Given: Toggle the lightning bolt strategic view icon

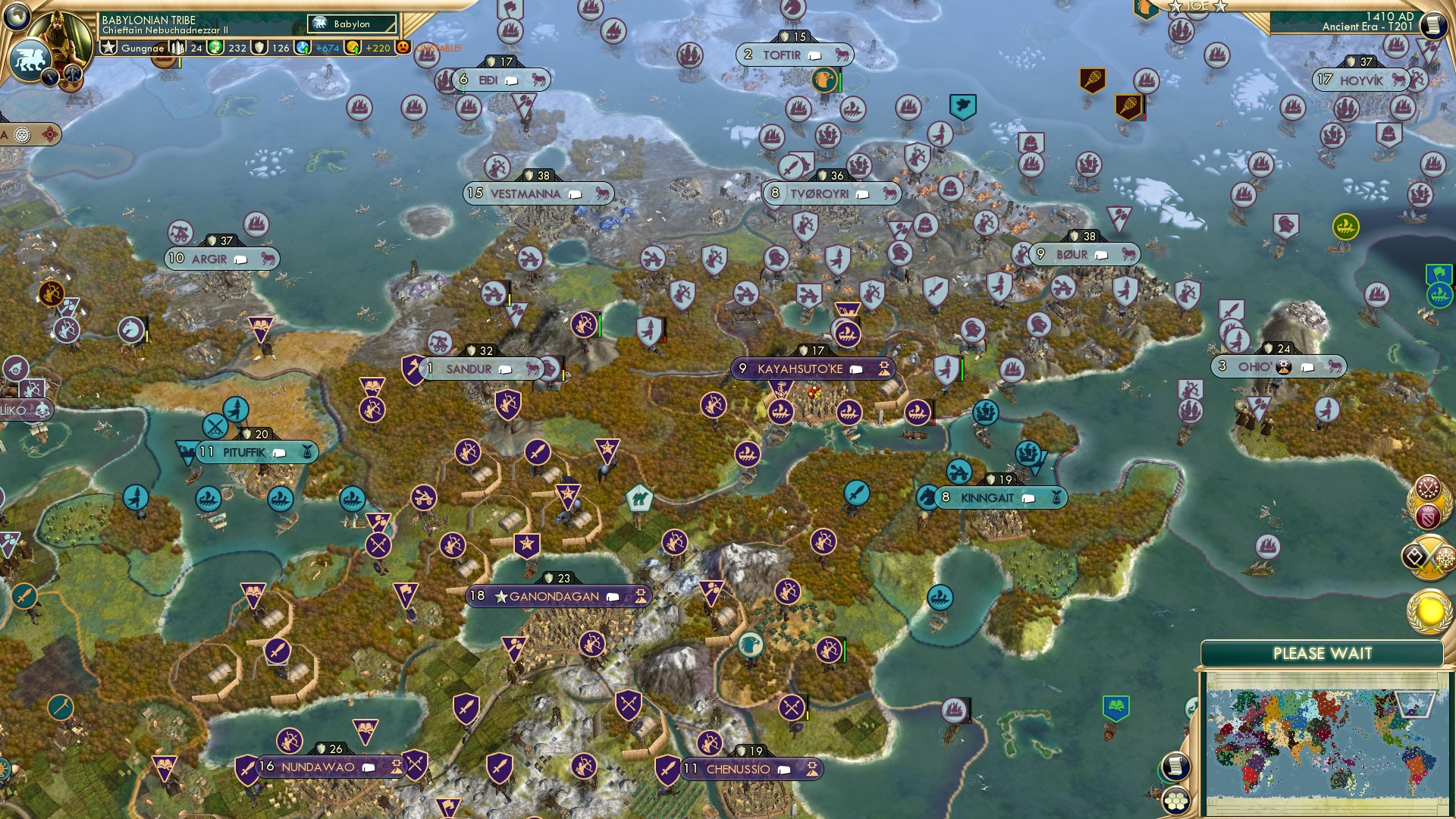Looking at the screenshot, I should (50, 77).
